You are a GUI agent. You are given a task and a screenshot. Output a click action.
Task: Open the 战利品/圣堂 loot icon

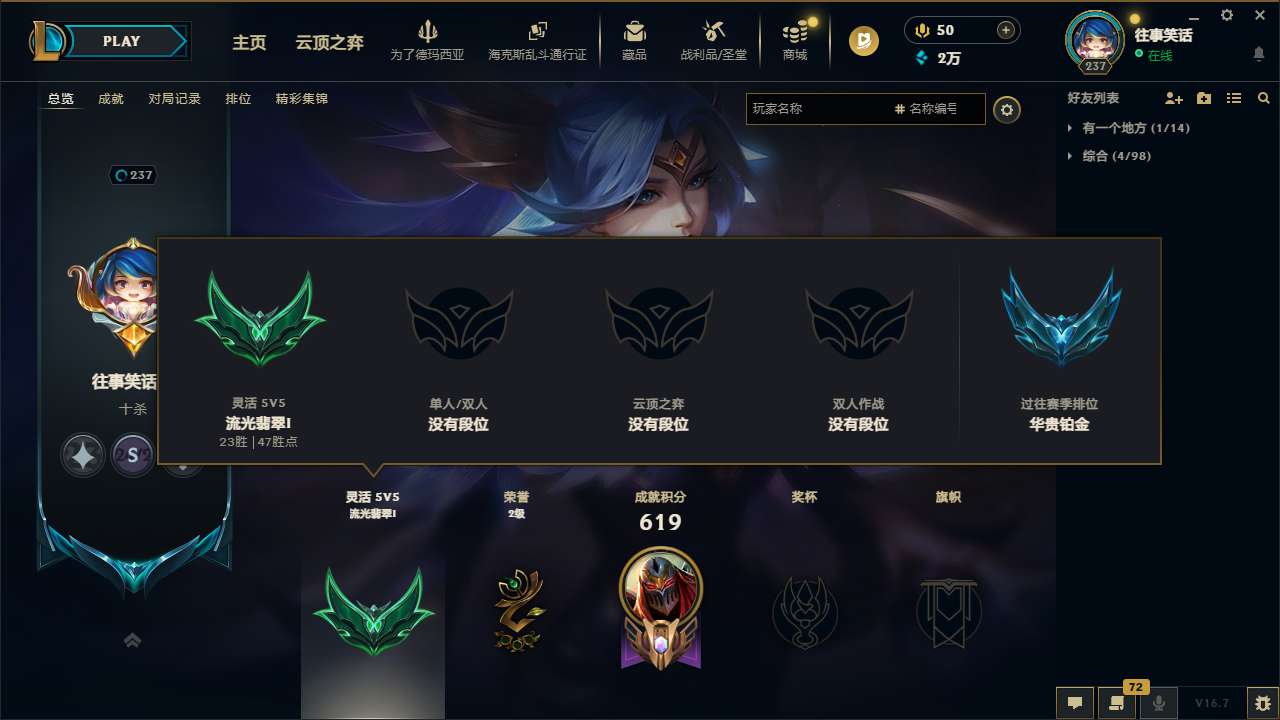(x=712, y=40)
